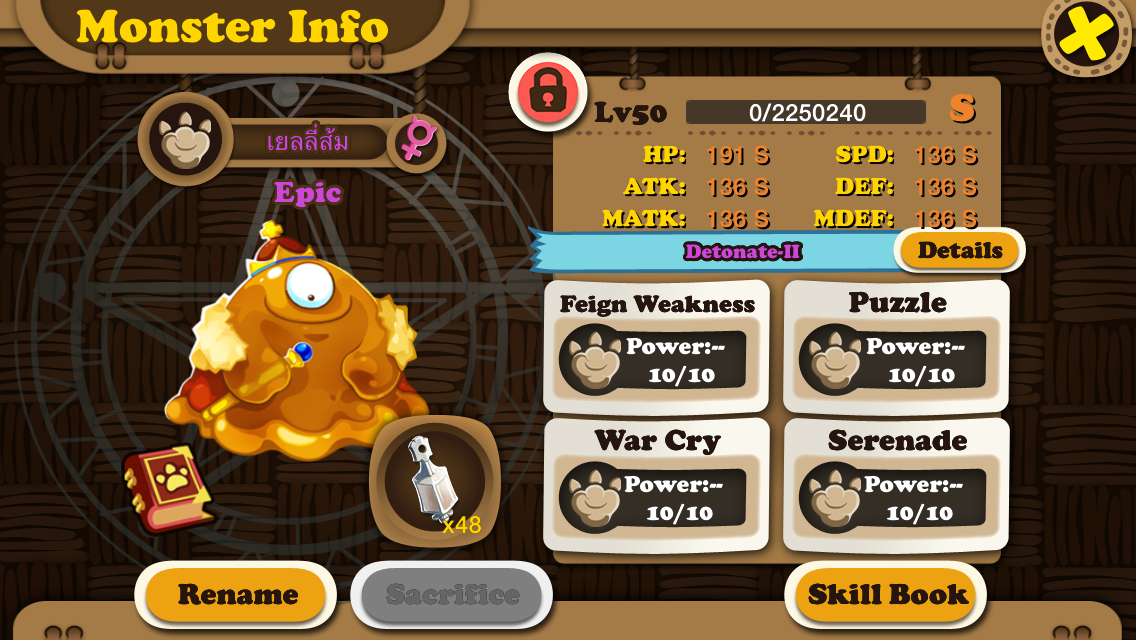The height and width of the screenshot is (640, 1136).
Task: Open the Skill Book
Action: 887,595
